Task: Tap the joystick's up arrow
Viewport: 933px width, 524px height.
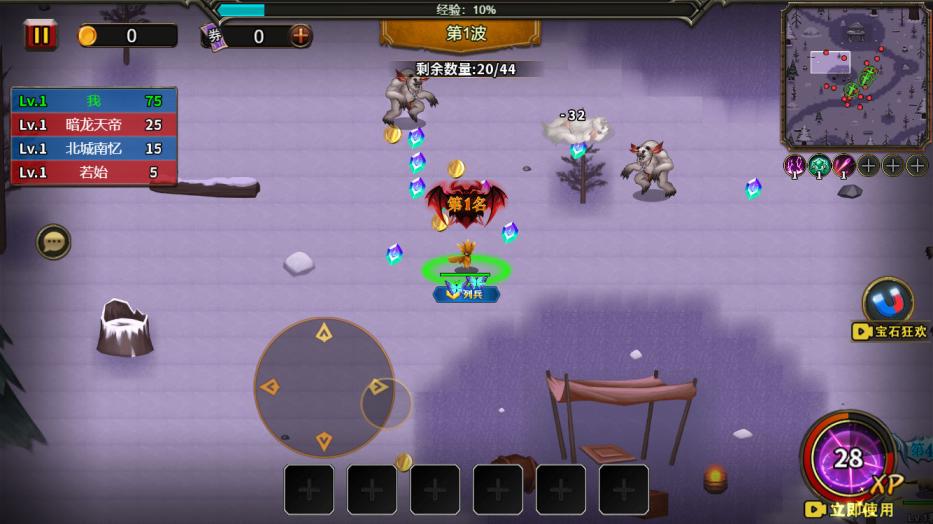Action: click(323, 333)
